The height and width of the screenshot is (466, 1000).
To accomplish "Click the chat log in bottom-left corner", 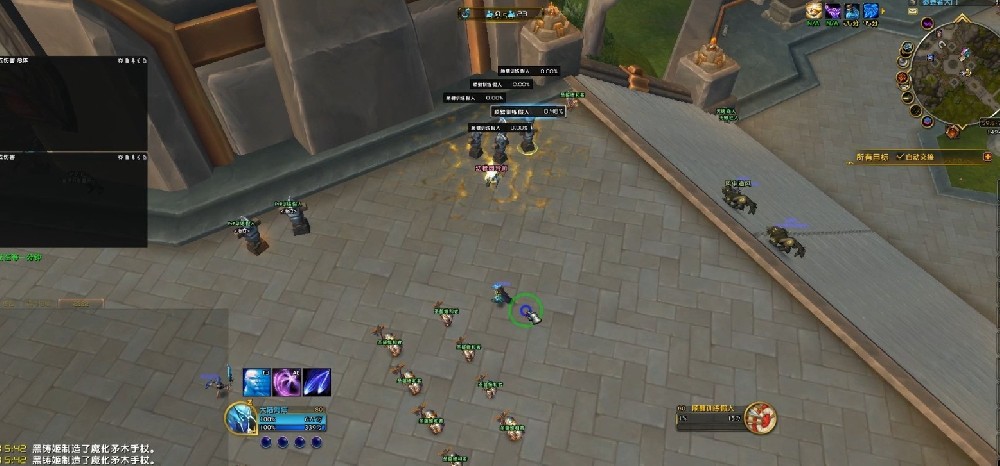I will (x=80, y=454).
